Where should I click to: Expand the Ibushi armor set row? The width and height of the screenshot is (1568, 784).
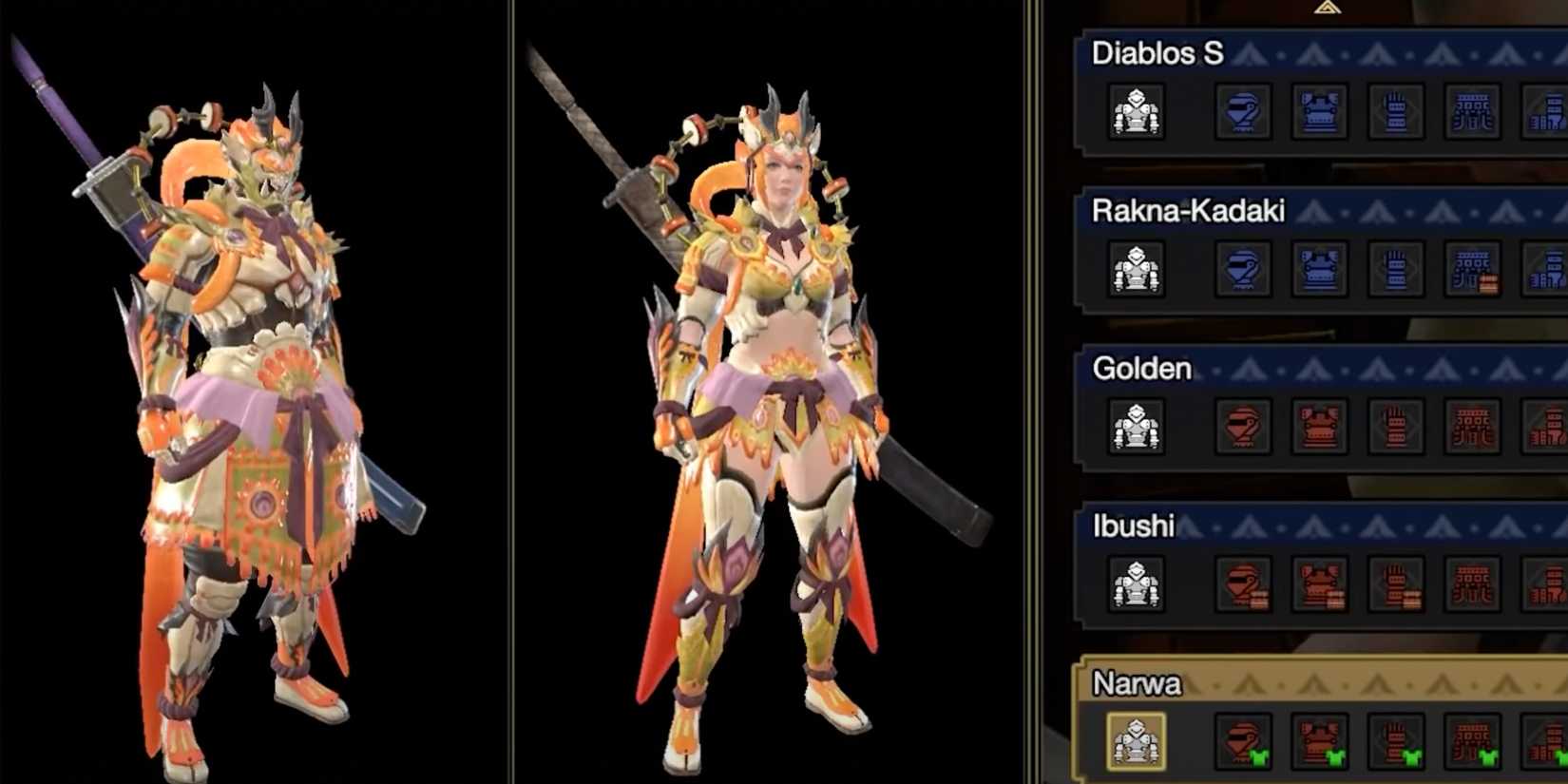pyautogui.click(x=1134, y=526)
